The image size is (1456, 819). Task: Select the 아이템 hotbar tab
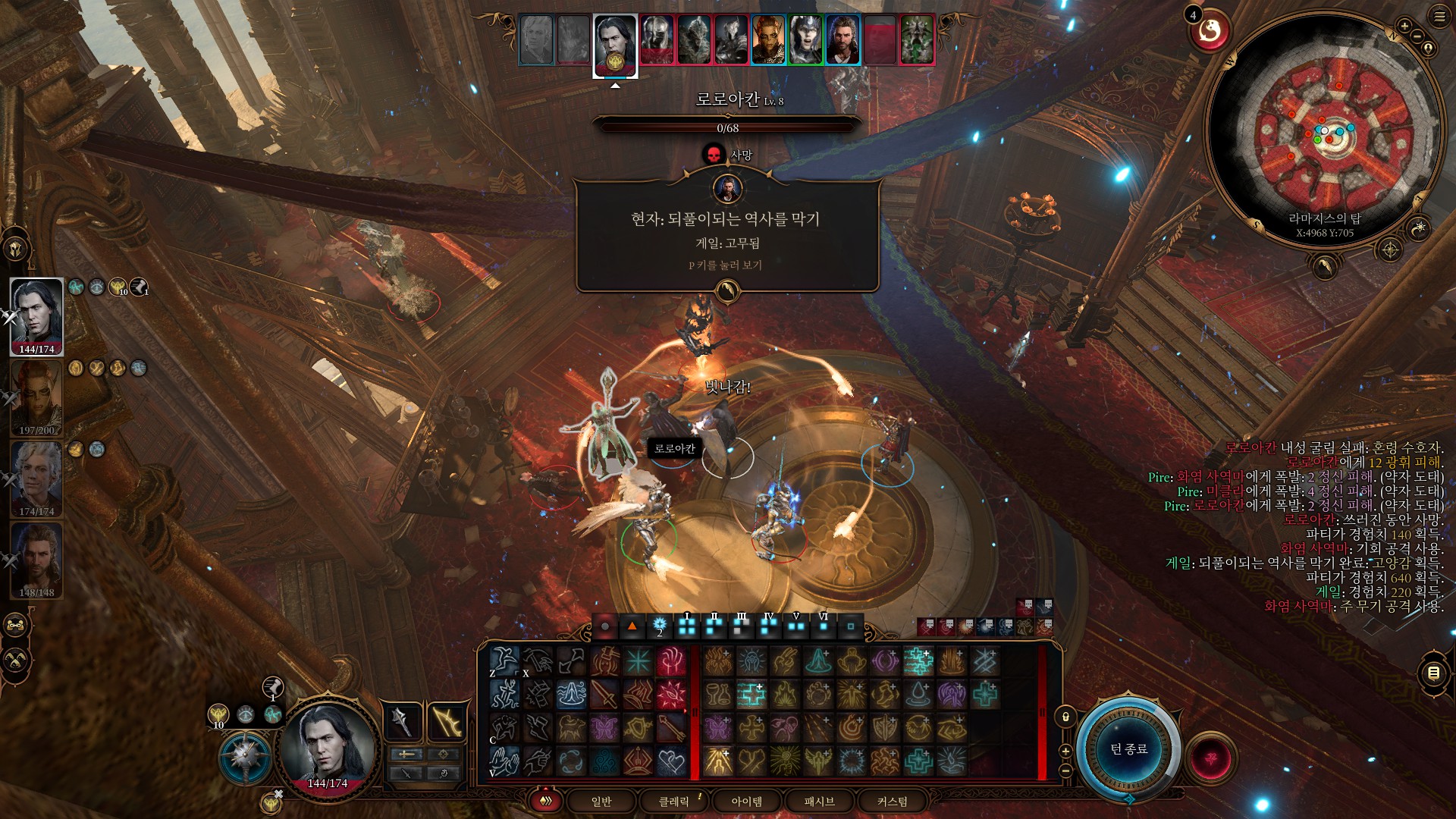(746, 802)
